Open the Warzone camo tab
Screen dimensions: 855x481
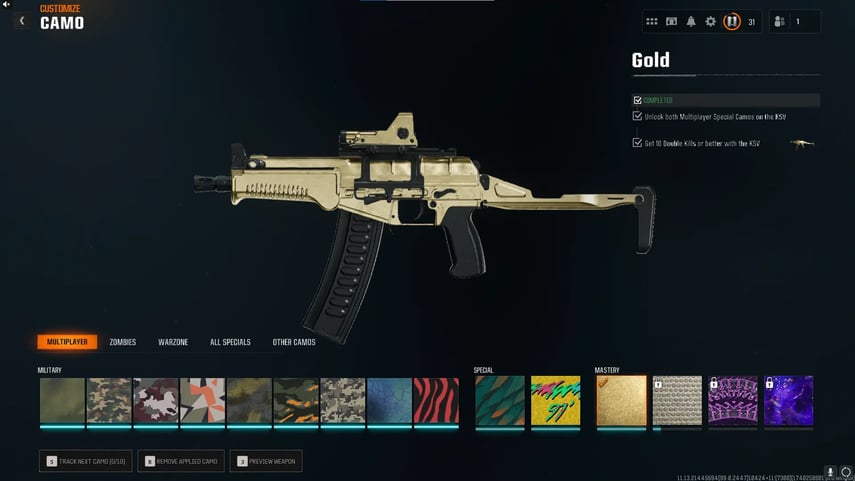[173, 342]
